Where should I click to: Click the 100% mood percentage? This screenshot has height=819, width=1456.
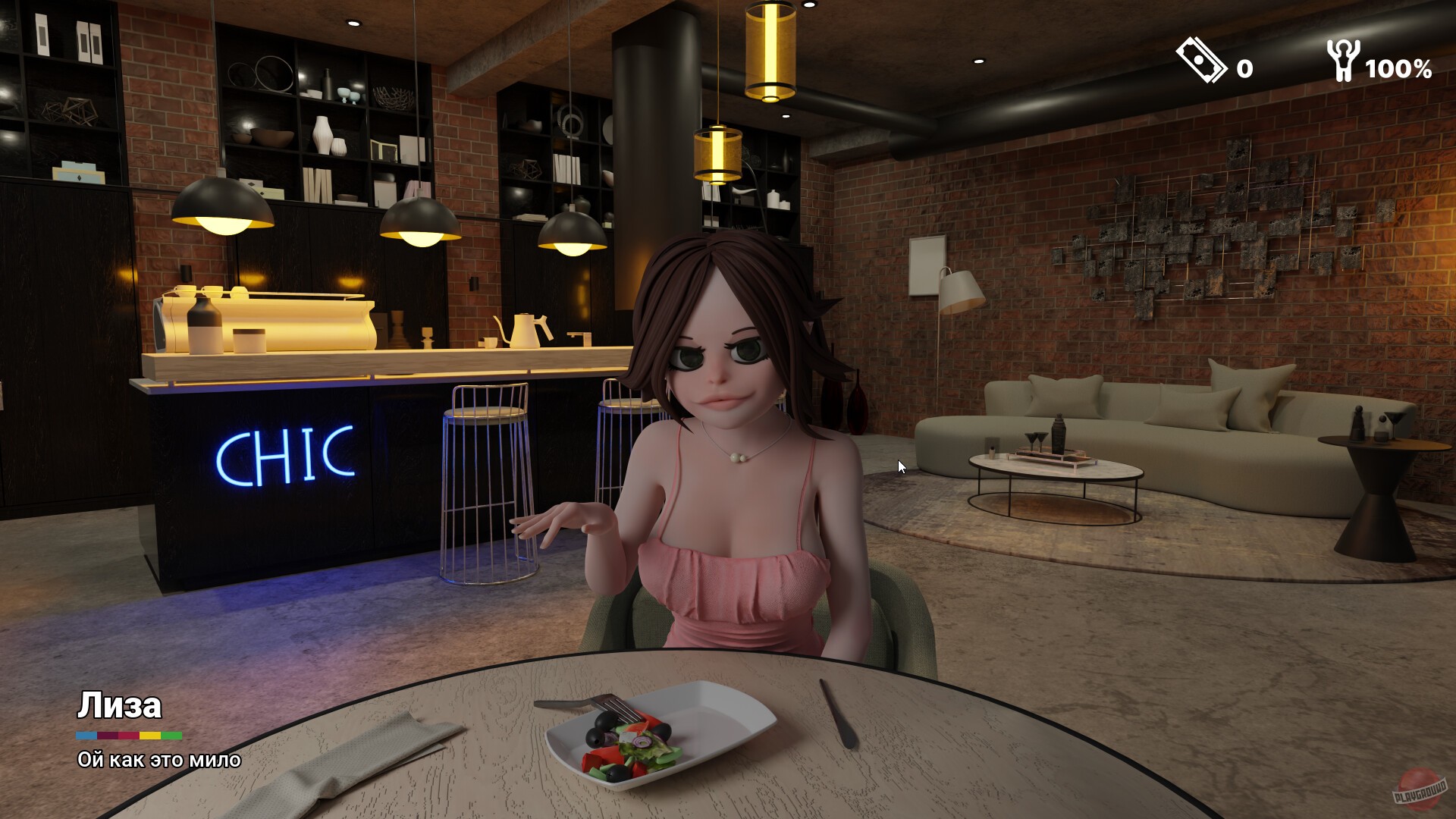click(1398, 70)
